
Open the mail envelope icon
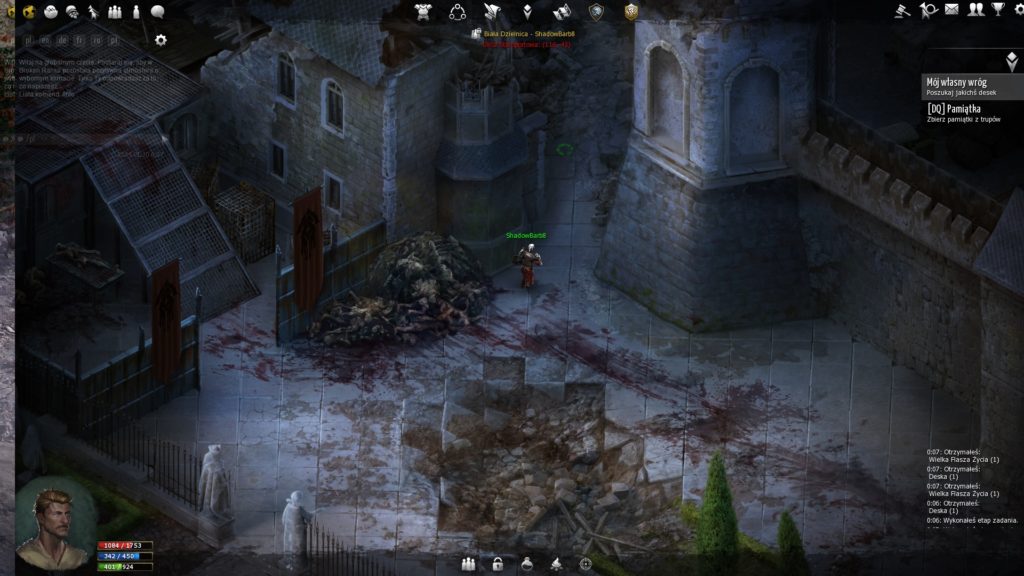[952, 10]
